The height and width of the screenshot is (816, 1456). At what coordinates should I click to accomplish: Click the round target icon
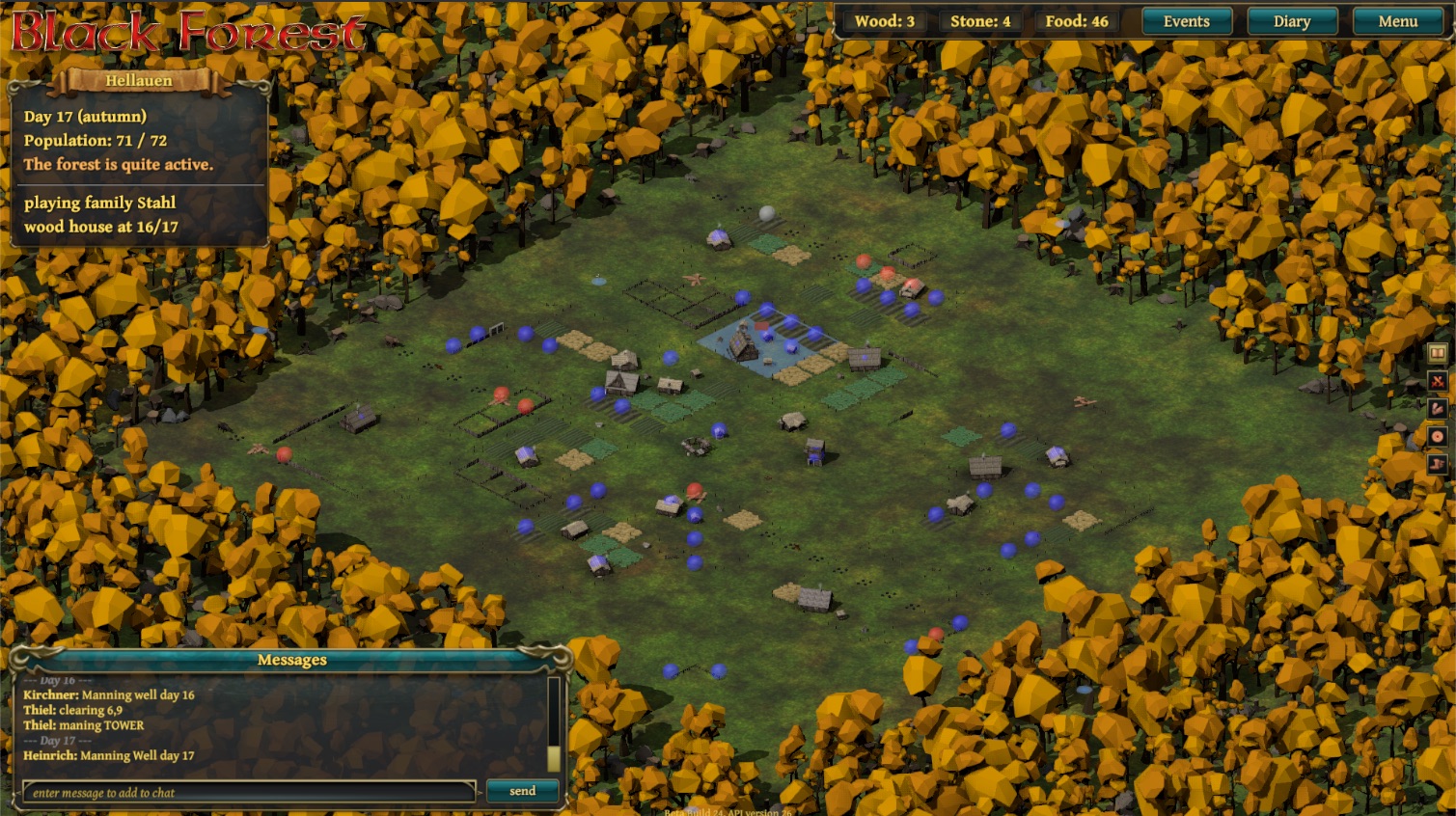click(x=1438, y=437)
